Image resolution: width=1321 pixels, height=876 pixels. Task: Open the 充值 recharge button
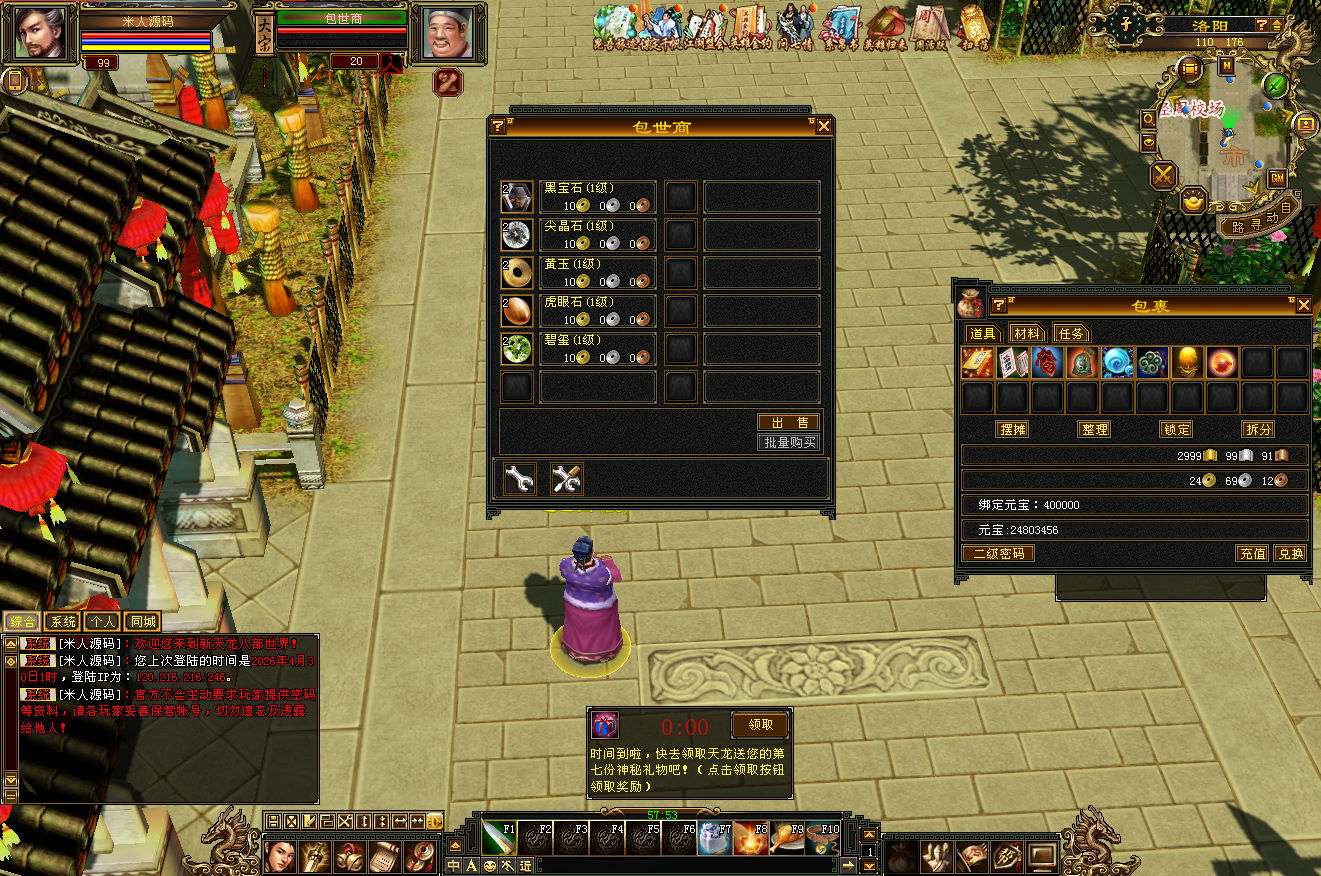click(1253, 553)
